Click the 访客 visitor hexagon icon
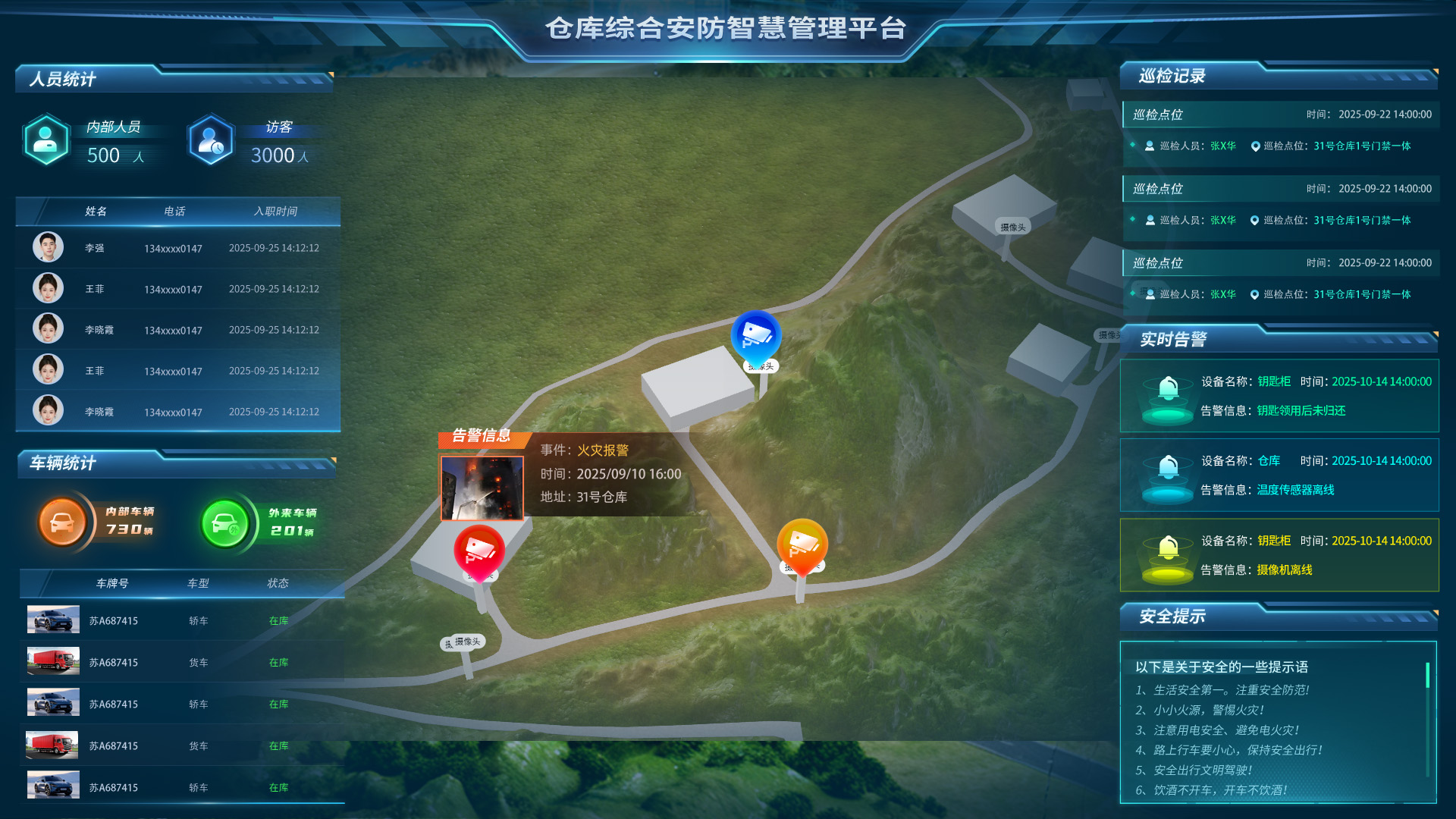Screen dimensions: 1456x819 click(x=211, y=140)
